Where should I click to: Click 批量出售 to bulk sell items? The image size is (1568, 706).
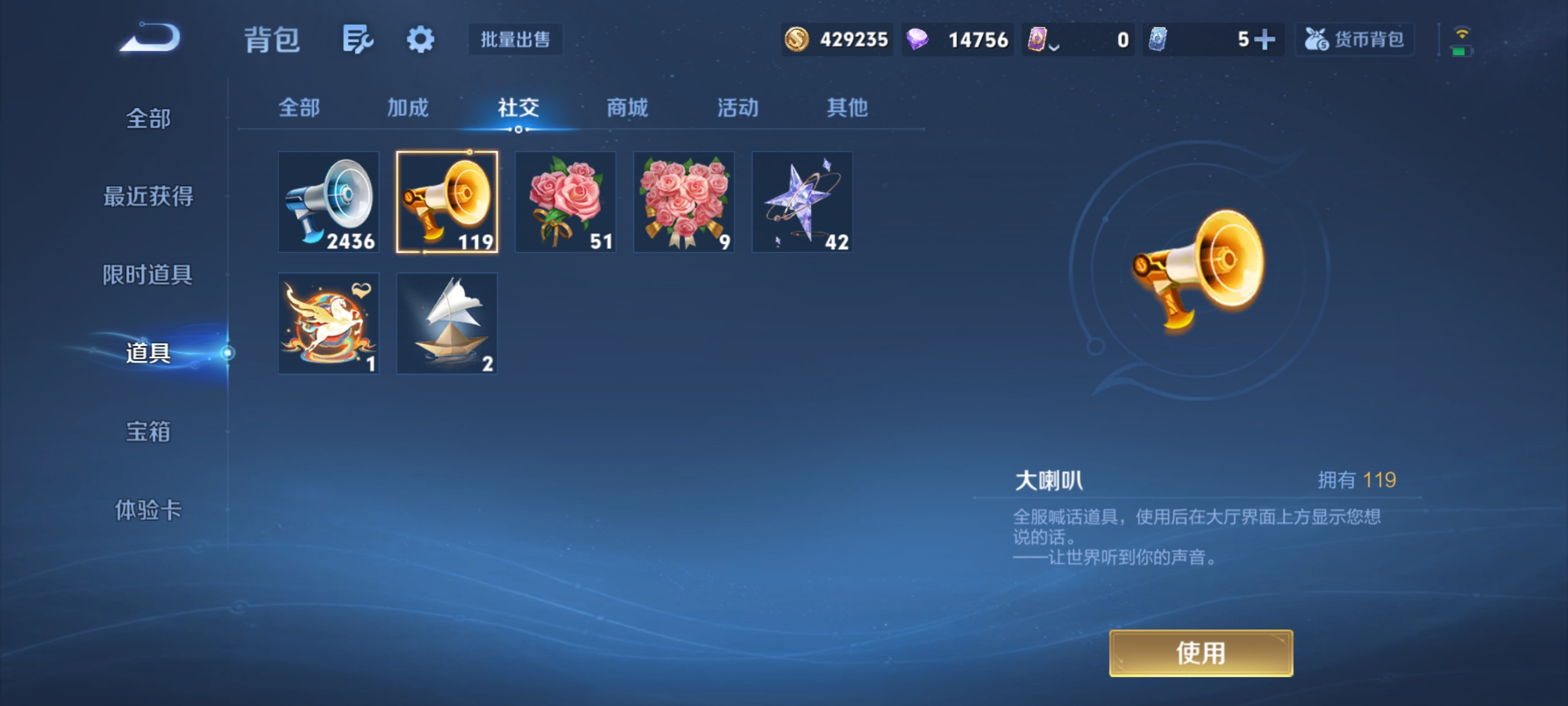pyautogui.click(x=514, y=39)
